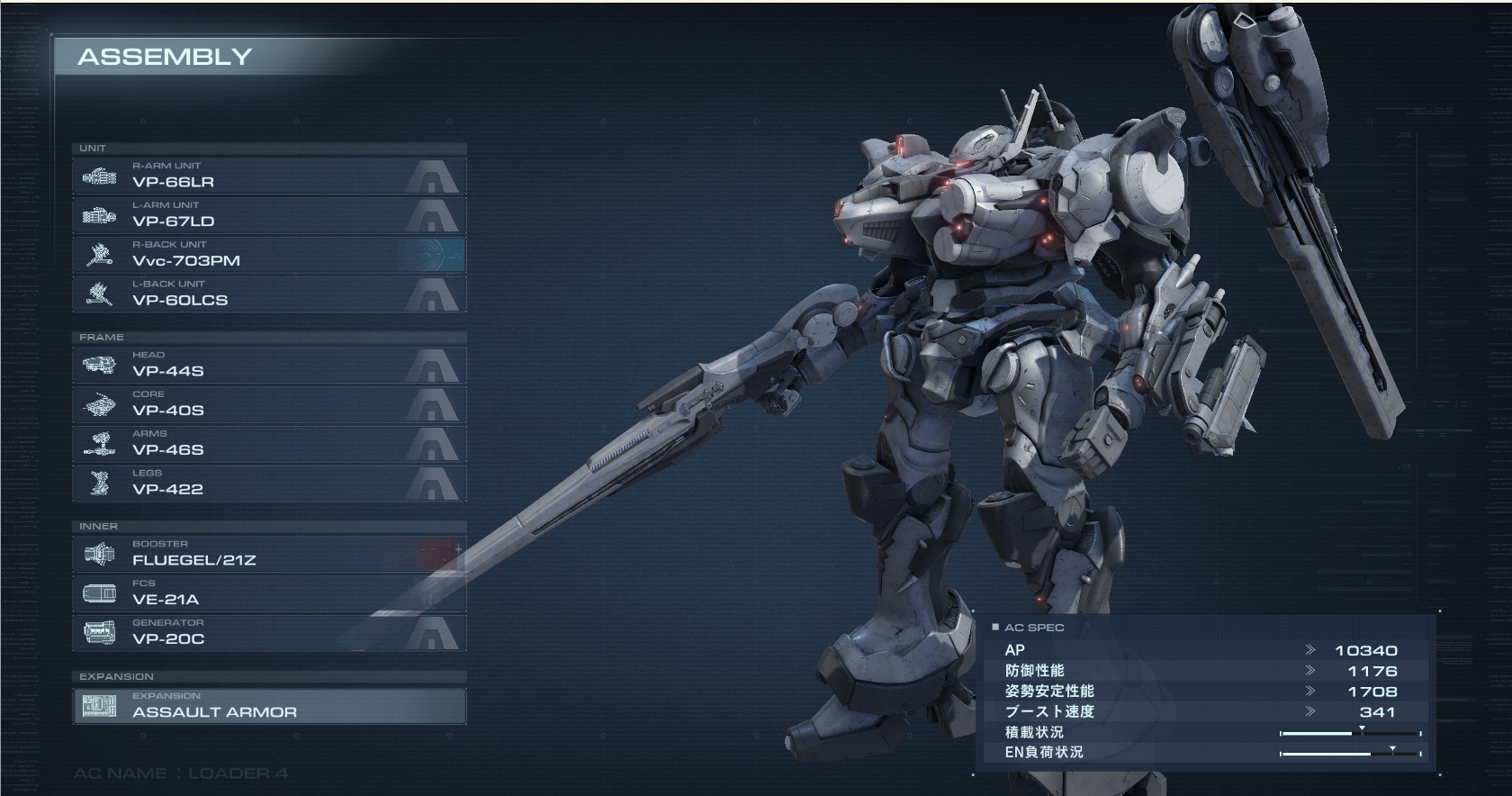Screen dimensions: 1512x796
Task: Select the LEGS VP-422 part
Action: click(268, 484)
